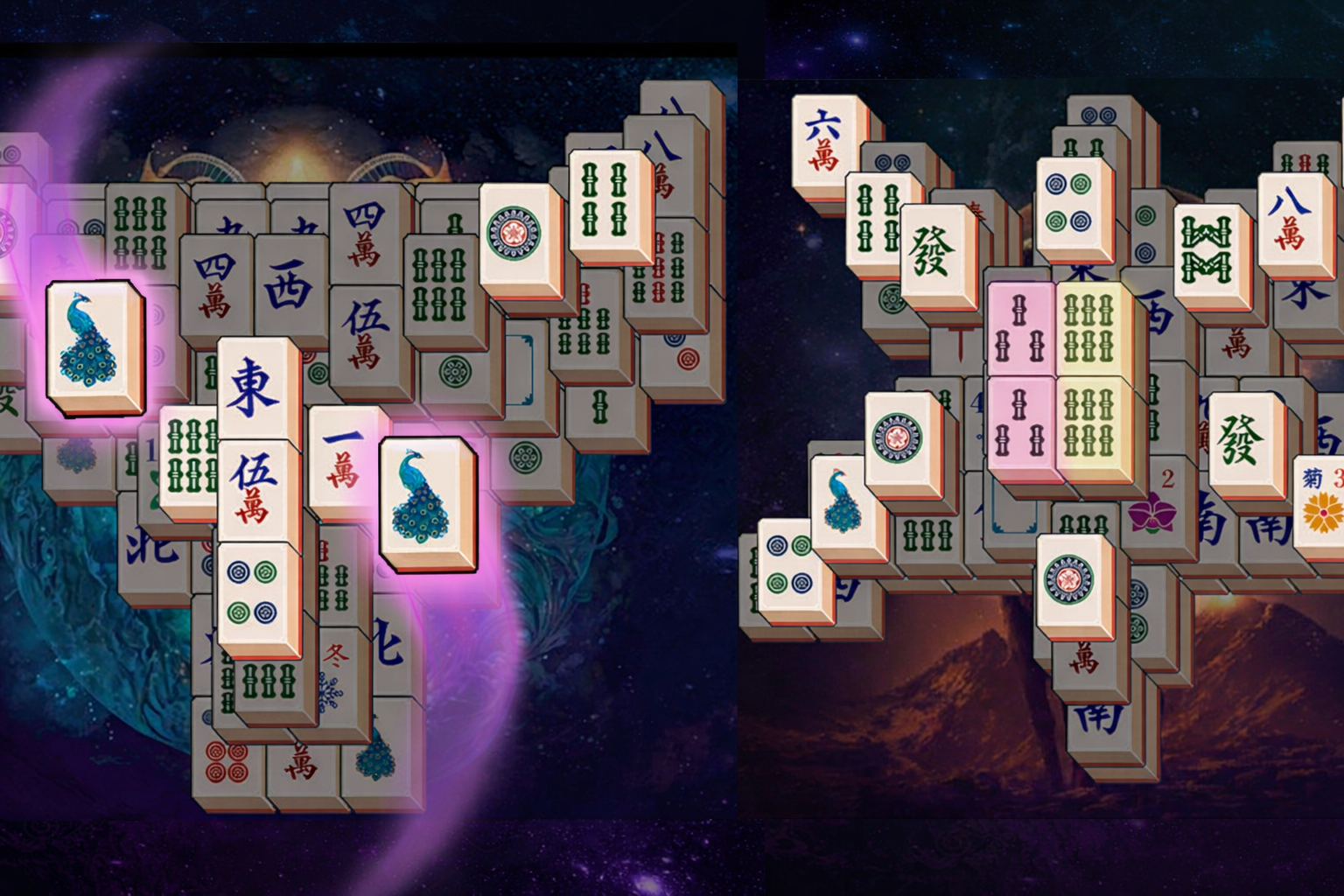
Task: Click the six-wan 六萬 tile
Action: [824, 141]
